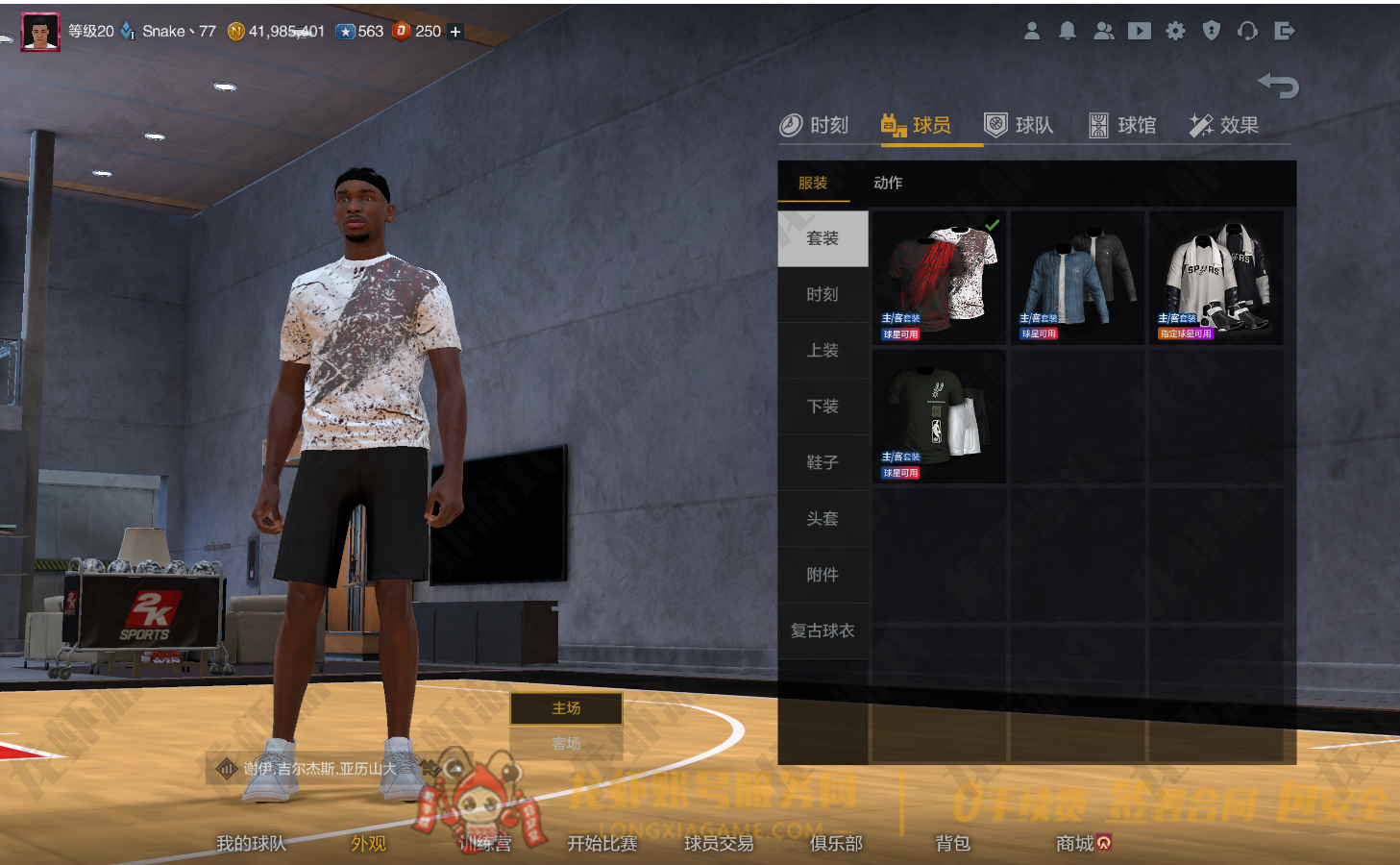Open the 球馆 arena tab
Image resolution: width=1400 pixels, height=865 pixels.
pos(1122,125)
